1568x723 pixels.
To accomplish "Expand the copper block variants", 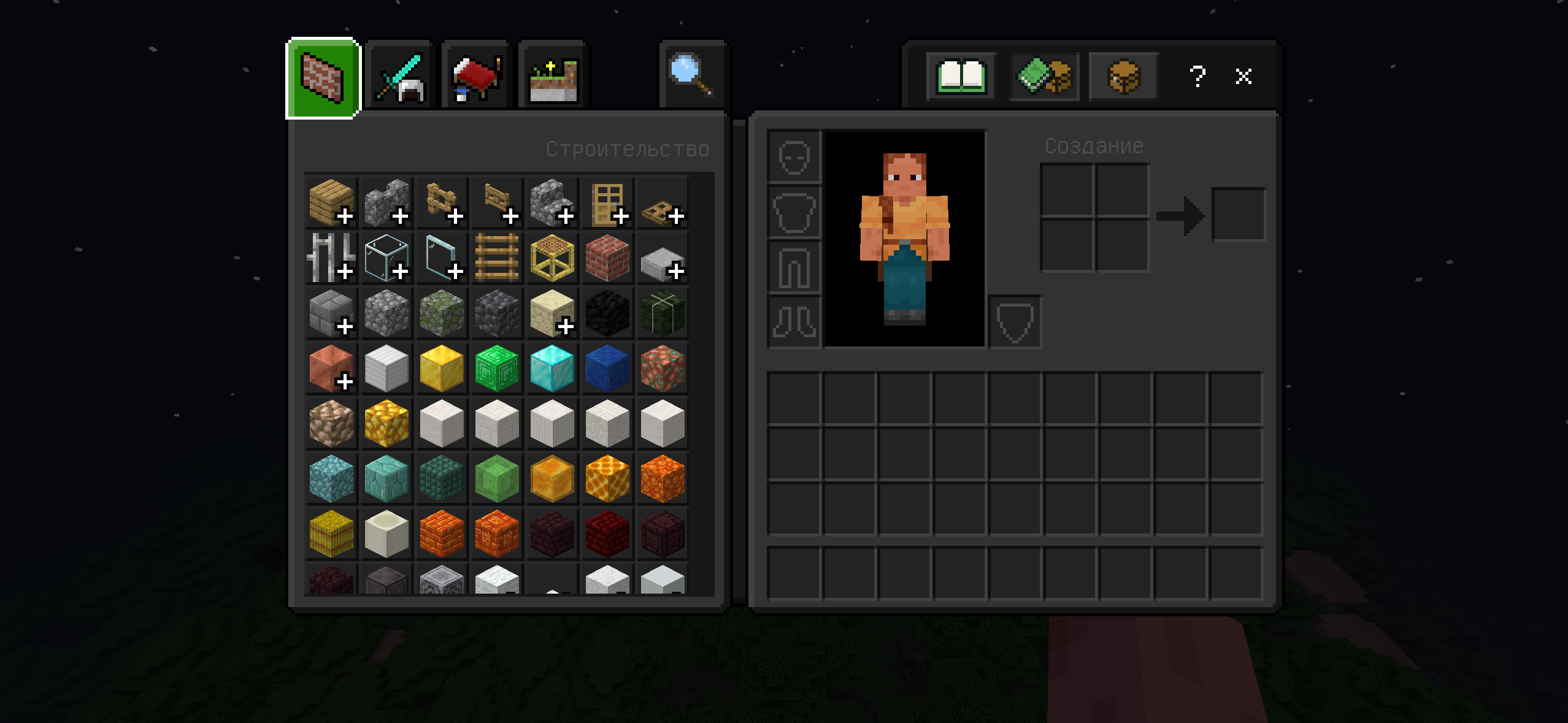I will click(345, 381).
